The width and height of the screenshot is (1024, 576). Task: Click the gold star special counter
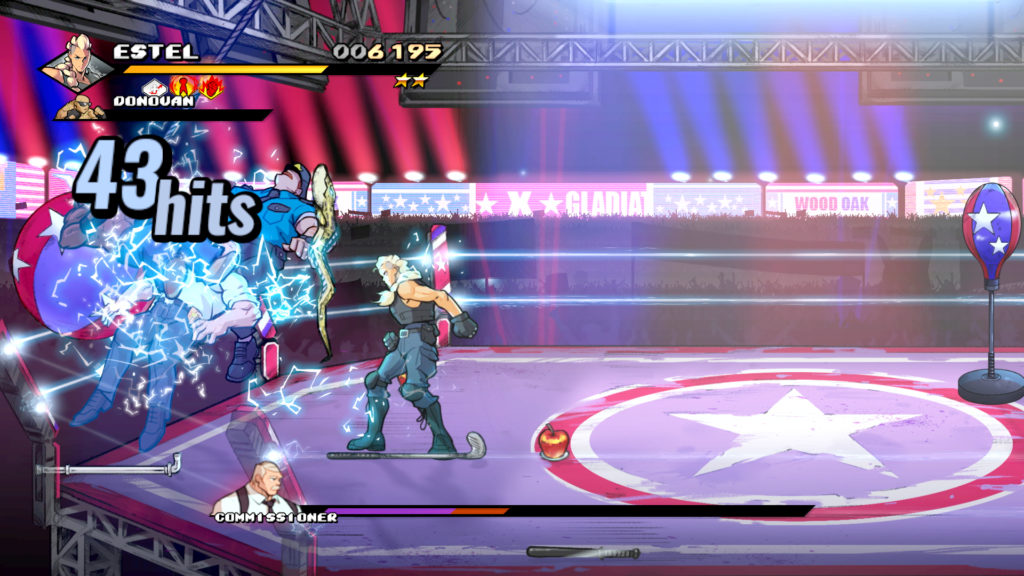(410, 81)
